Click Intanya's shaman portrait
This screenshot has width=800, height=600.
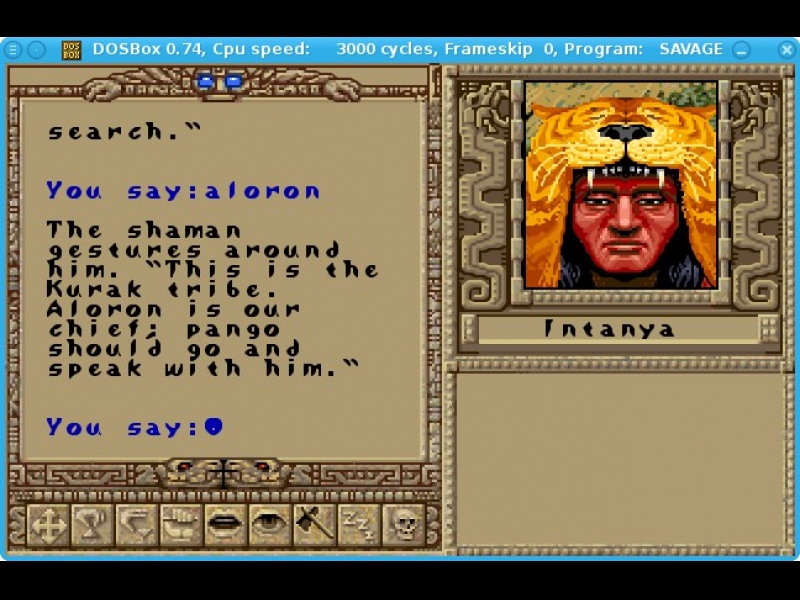click(621, 185)
